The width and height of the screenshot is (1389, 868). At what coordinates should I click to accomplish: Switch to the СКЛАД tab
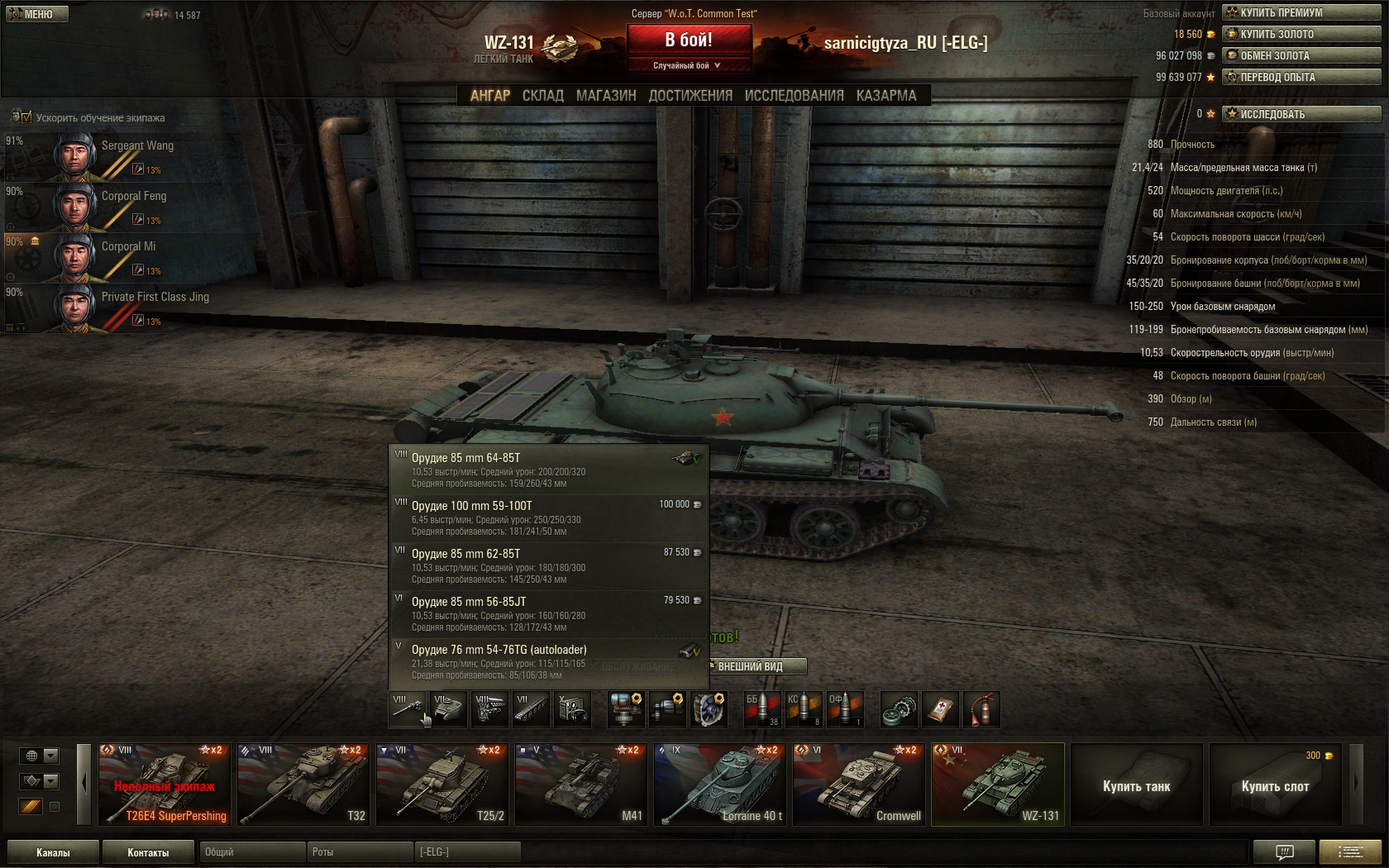pos(542,96)
